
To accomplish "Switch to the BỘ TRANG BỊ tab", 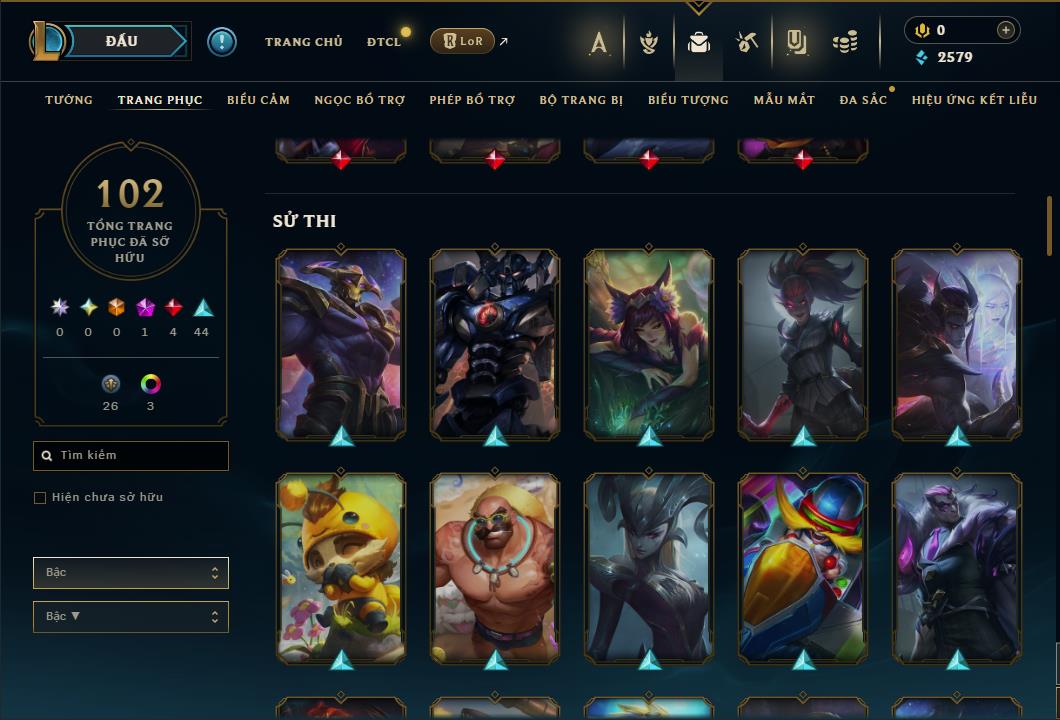I will pos(581,100).
